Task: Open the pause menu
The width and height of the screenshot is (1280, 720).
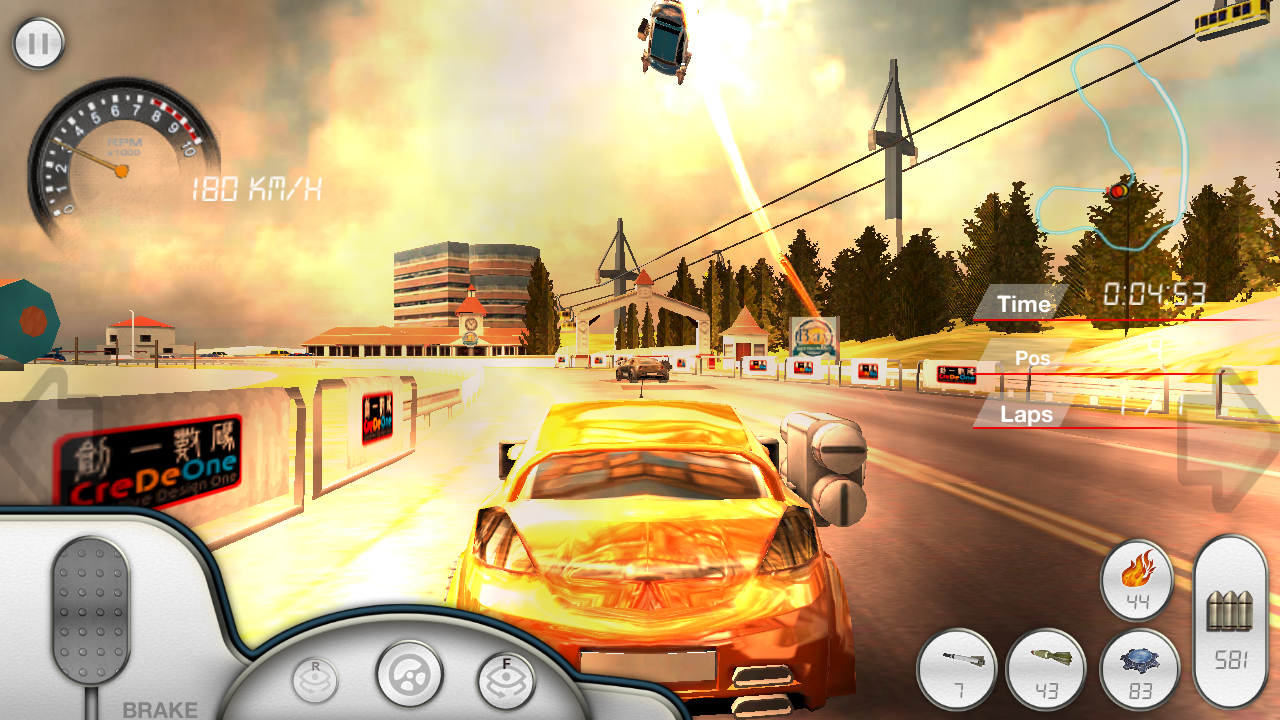Action: (x=38, y=42)
